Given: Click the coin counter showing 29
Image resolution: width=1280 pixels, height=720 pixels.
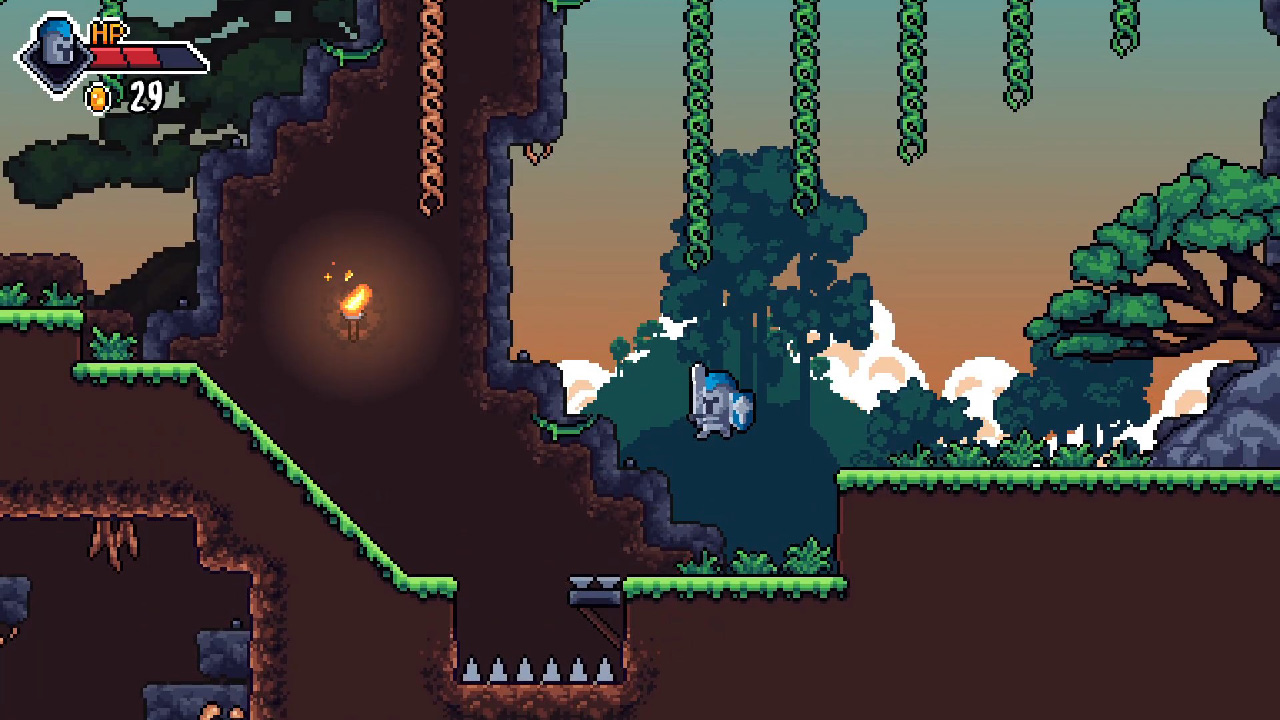Looking at the screenshot, I should click(147, 95).
